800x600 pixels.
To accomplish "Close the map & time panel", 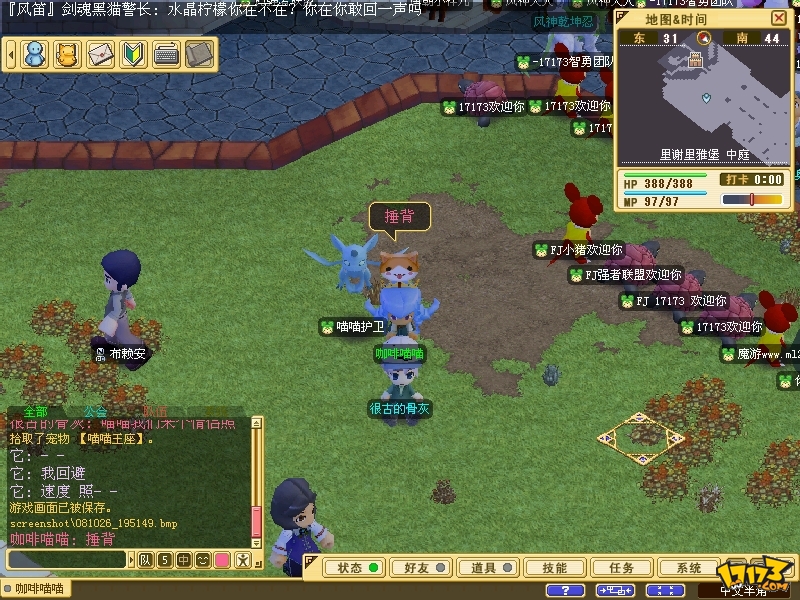I will [779, 19].
